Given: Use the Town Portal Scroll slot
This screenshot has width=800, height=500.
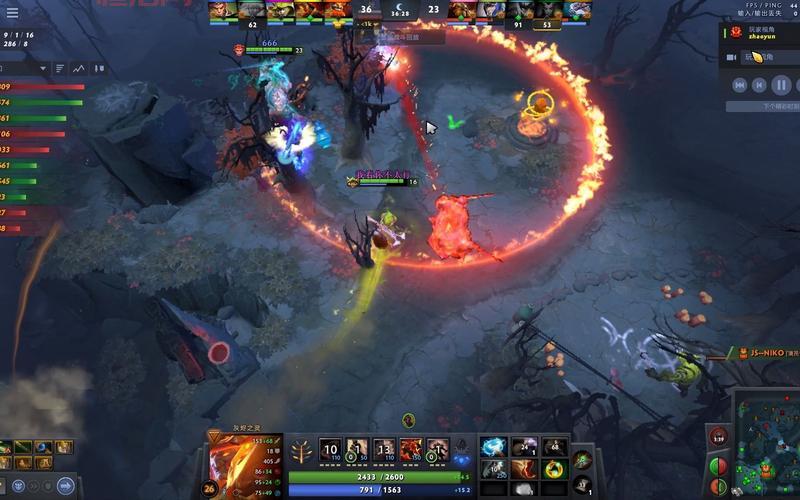Looking at the screenshot, I should [582, 484].
